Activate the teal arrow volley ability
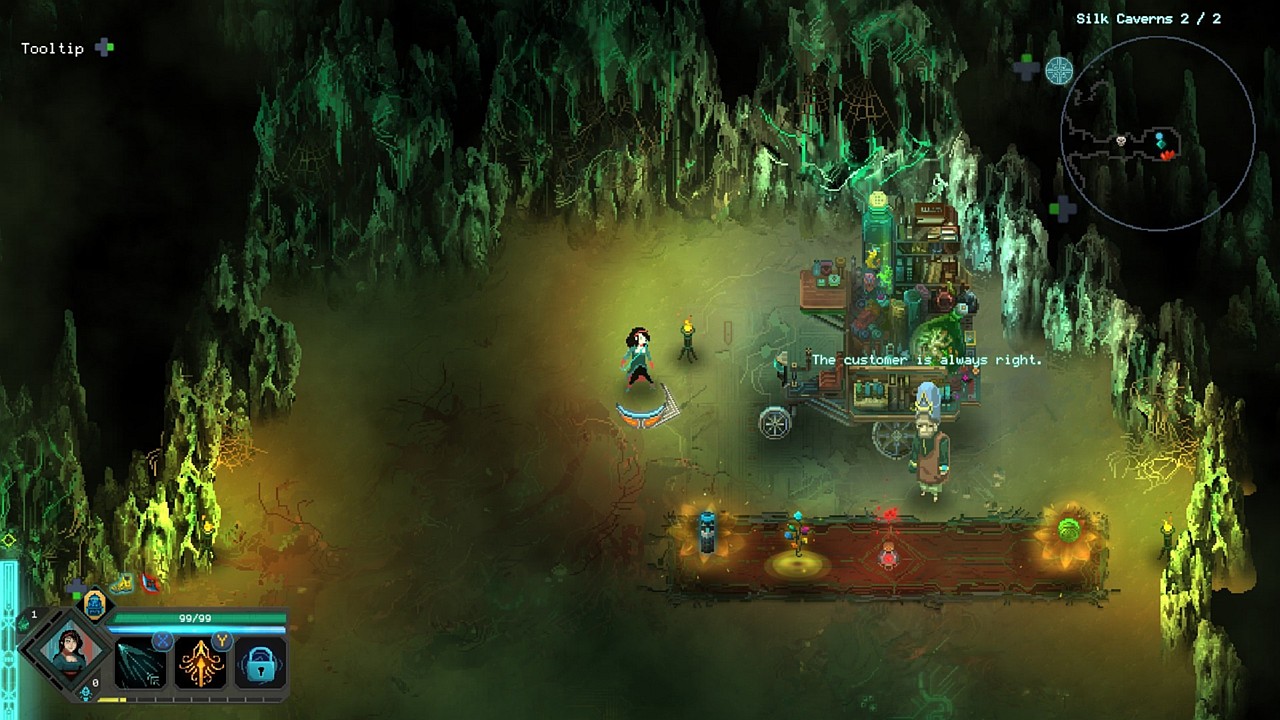Screen dimensions: 1280x720 (141, 663)
